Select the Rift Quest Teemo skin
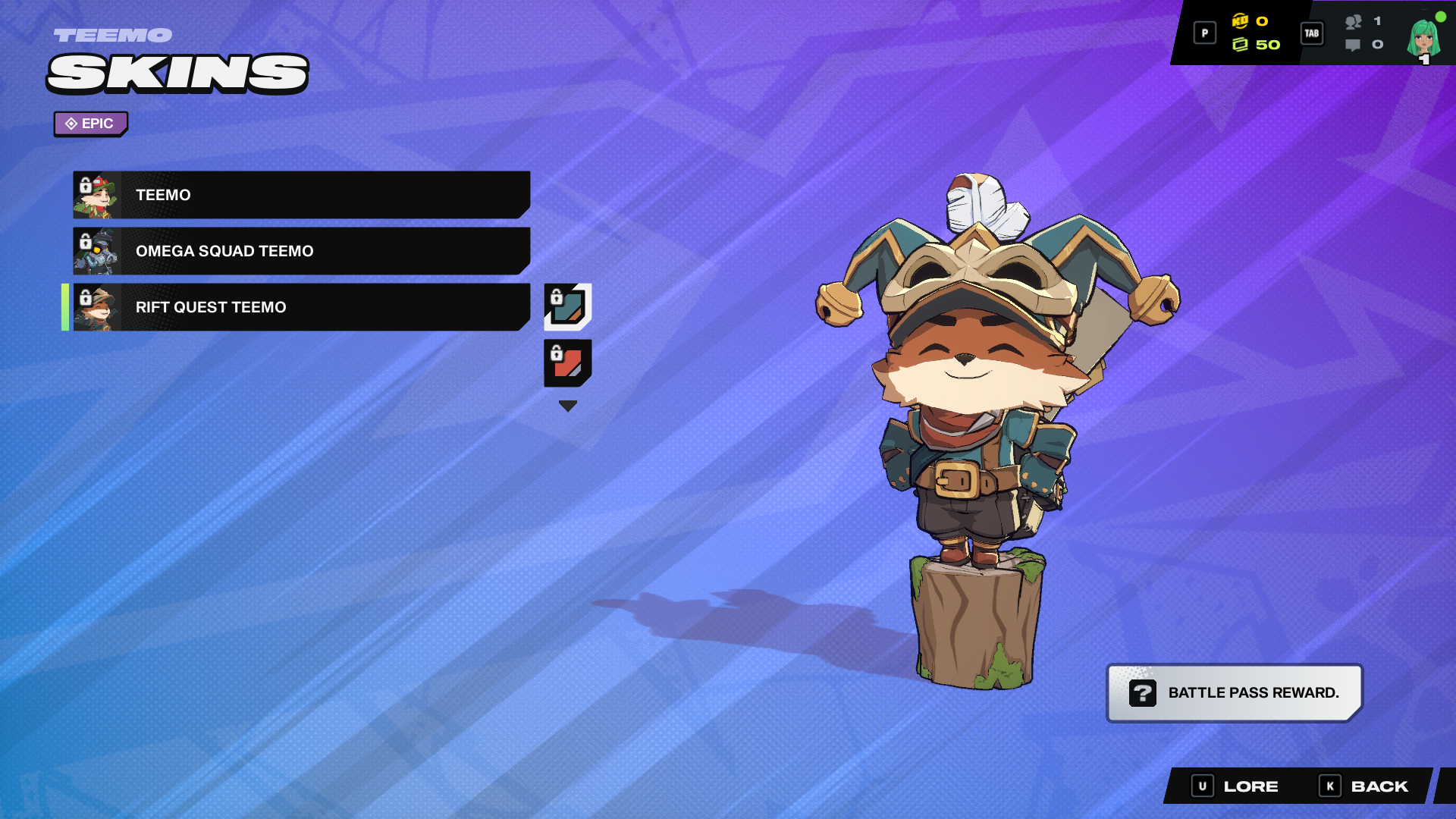Image resolution: width=1456 pixels, height=819 pixels. [303, 307]
